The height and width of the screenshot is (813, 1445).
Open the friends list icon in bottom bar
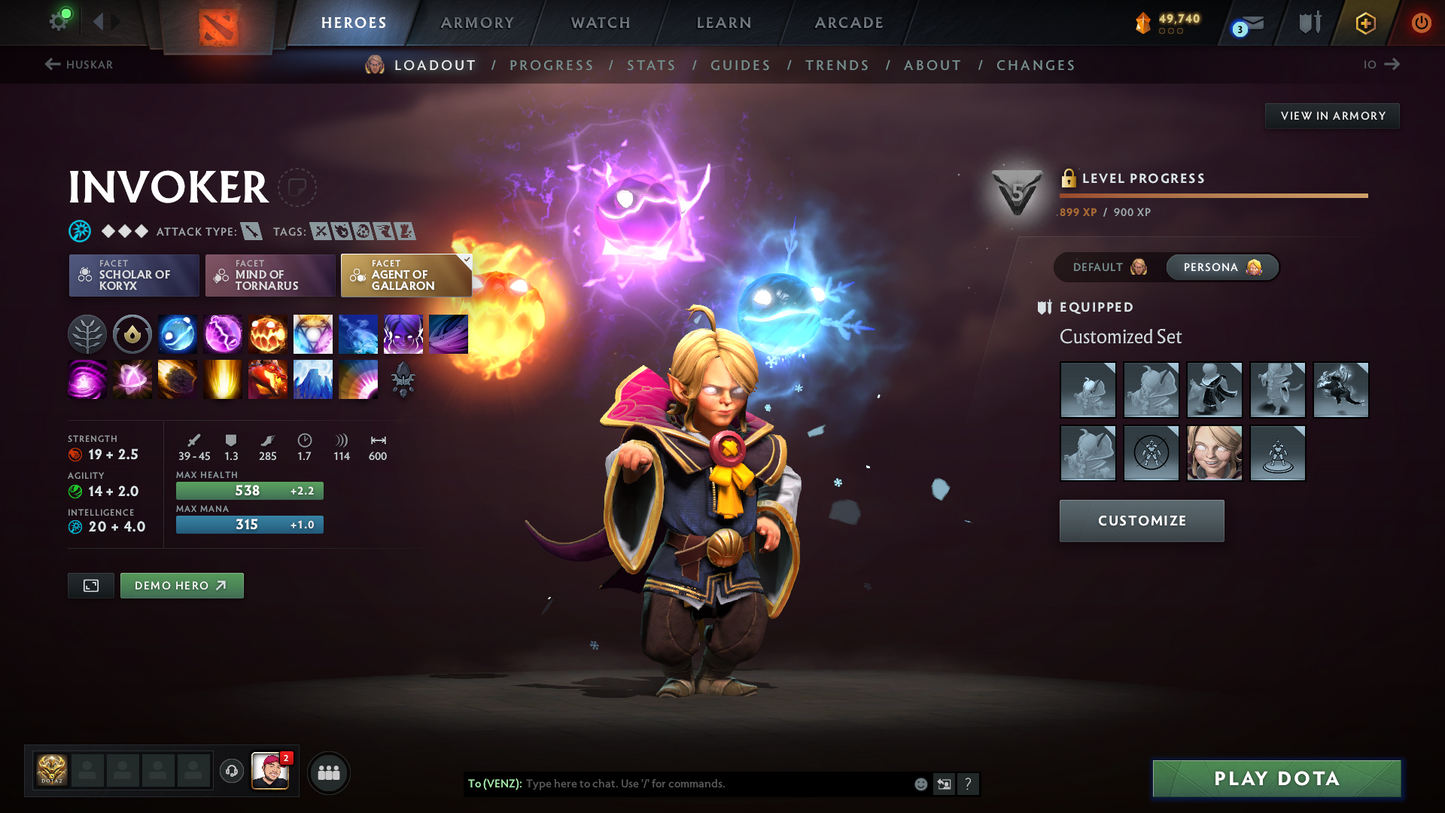pos(328,772)
